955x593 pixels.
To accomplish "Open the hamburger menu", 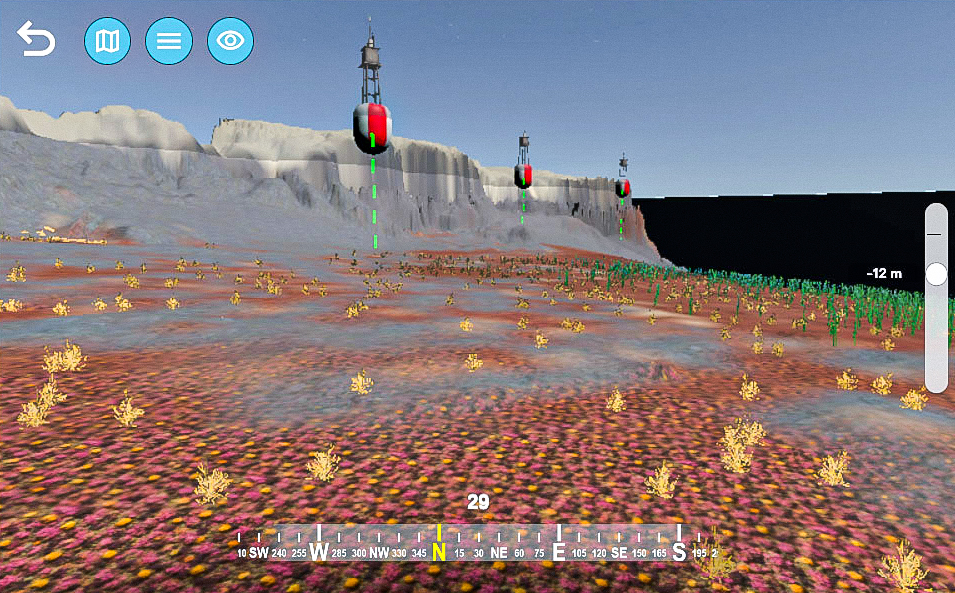I will pos(169,41).
